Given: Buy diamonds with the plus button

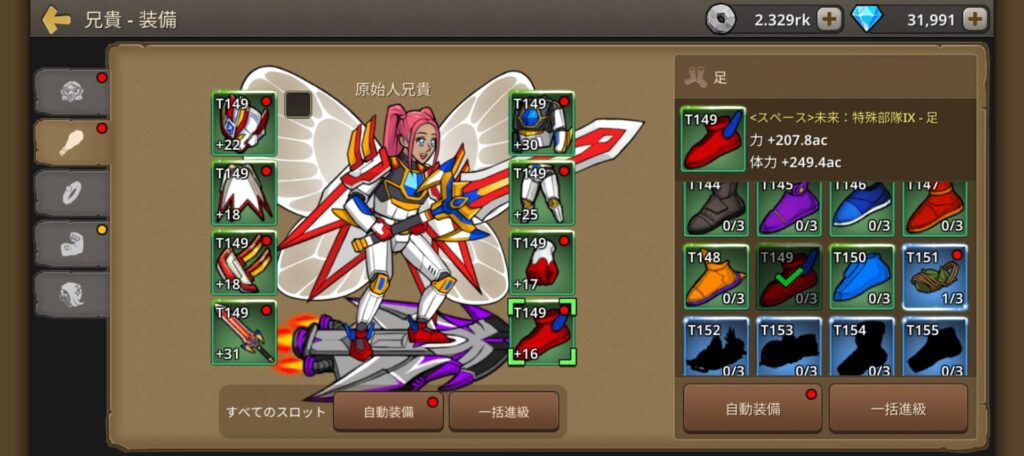Looking at the screenshot, I should coord(975,19).
